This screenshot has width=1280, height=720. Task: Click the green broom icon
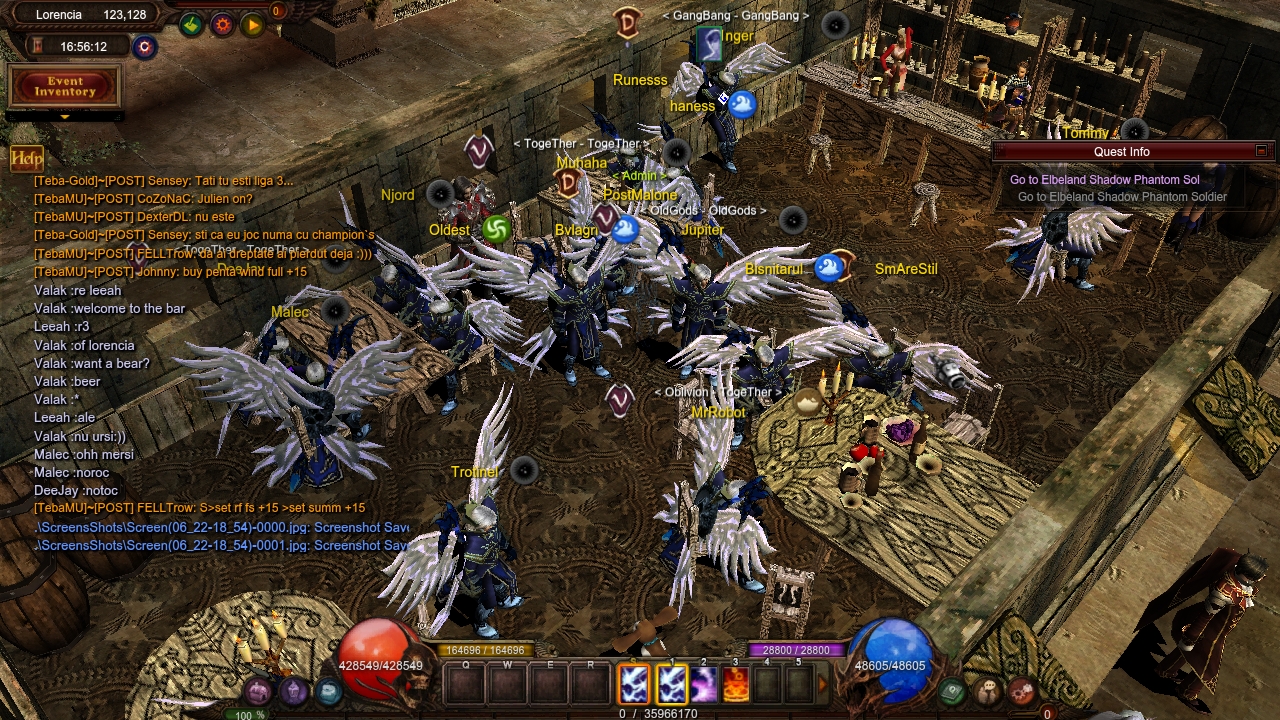coord(191,25)
